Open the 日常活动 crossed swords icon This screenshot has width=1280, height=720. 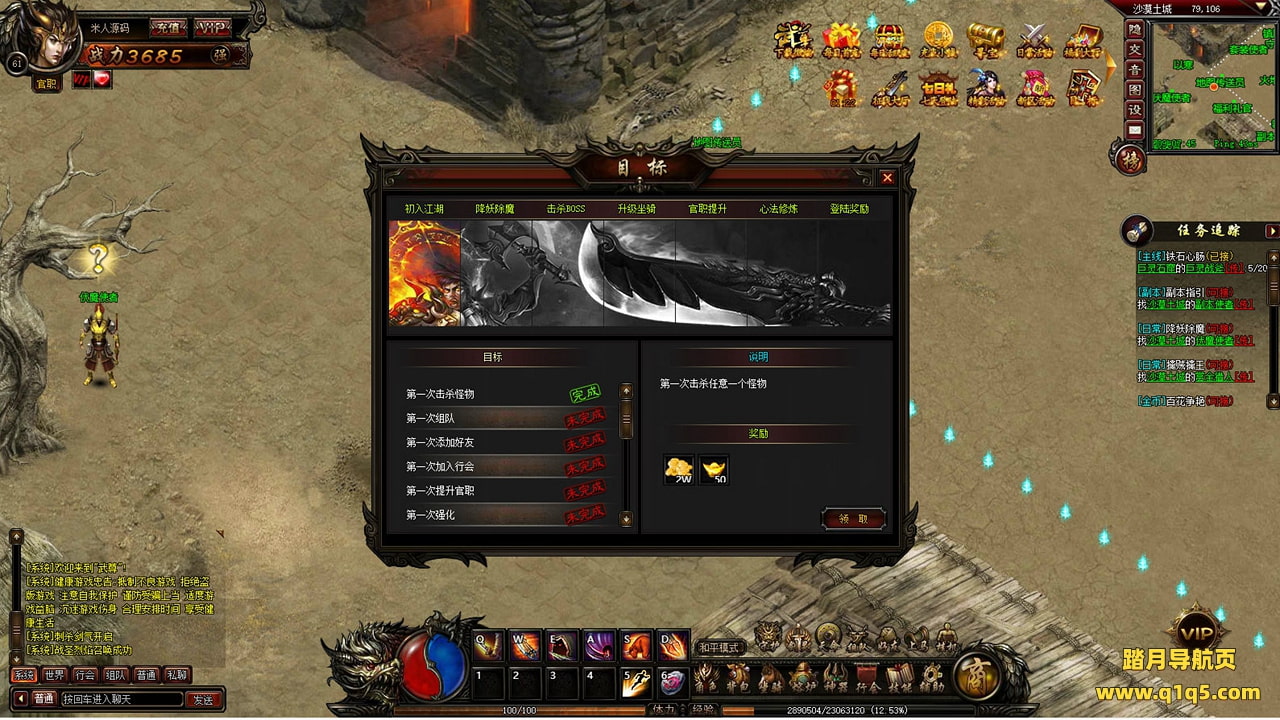coord(1033,41)
